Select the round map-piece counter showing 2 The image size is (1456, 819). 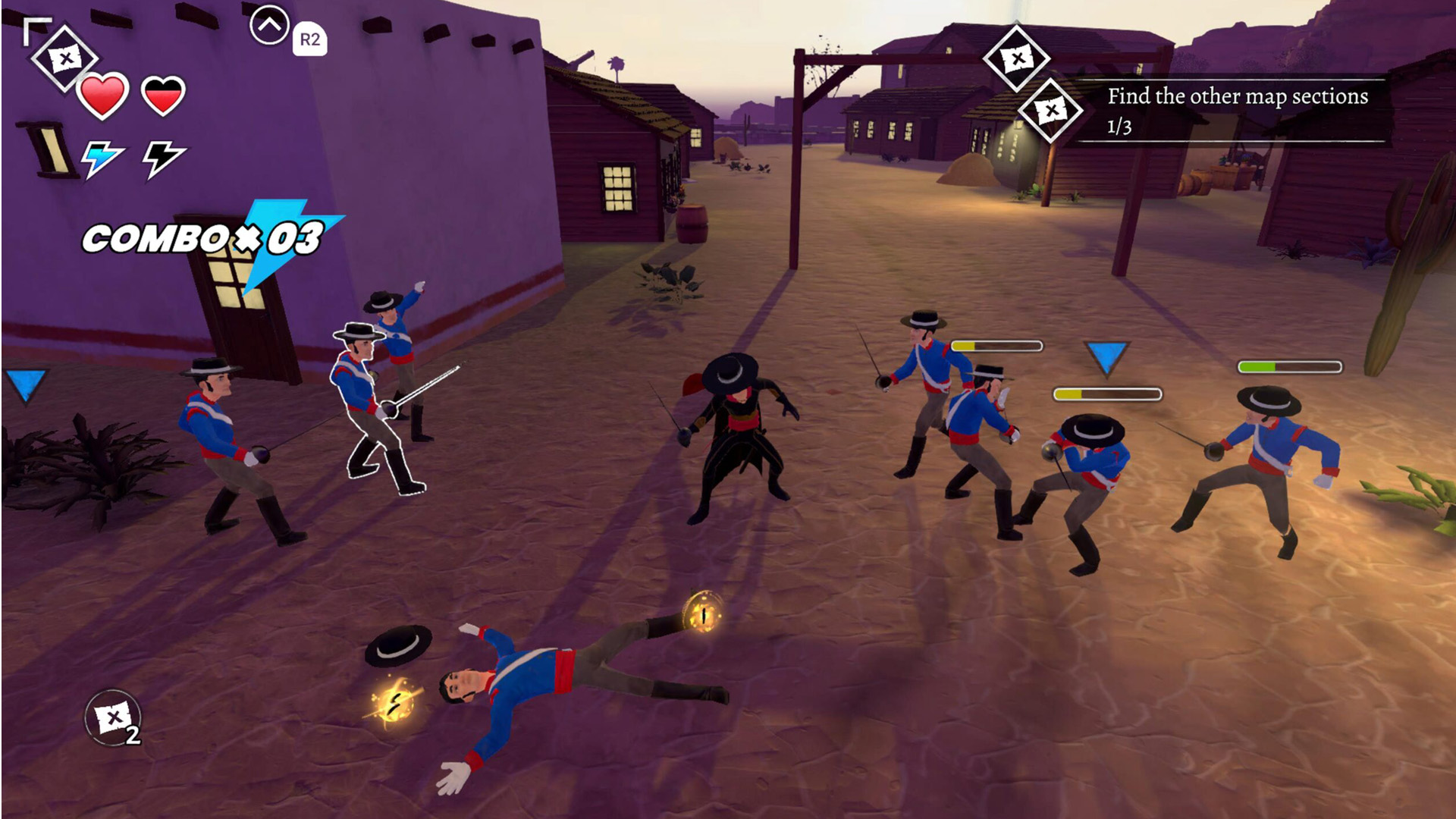tap(113, 717)
